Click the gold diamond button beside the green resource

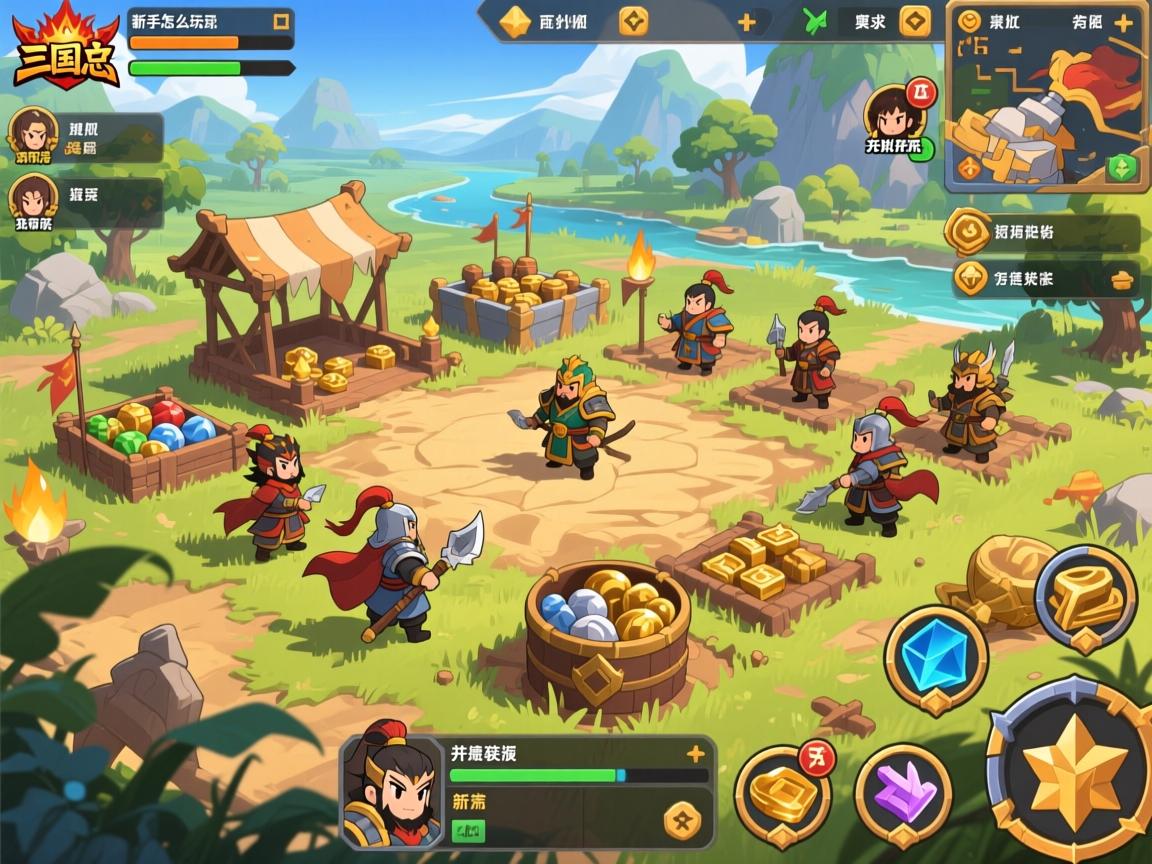914,21
